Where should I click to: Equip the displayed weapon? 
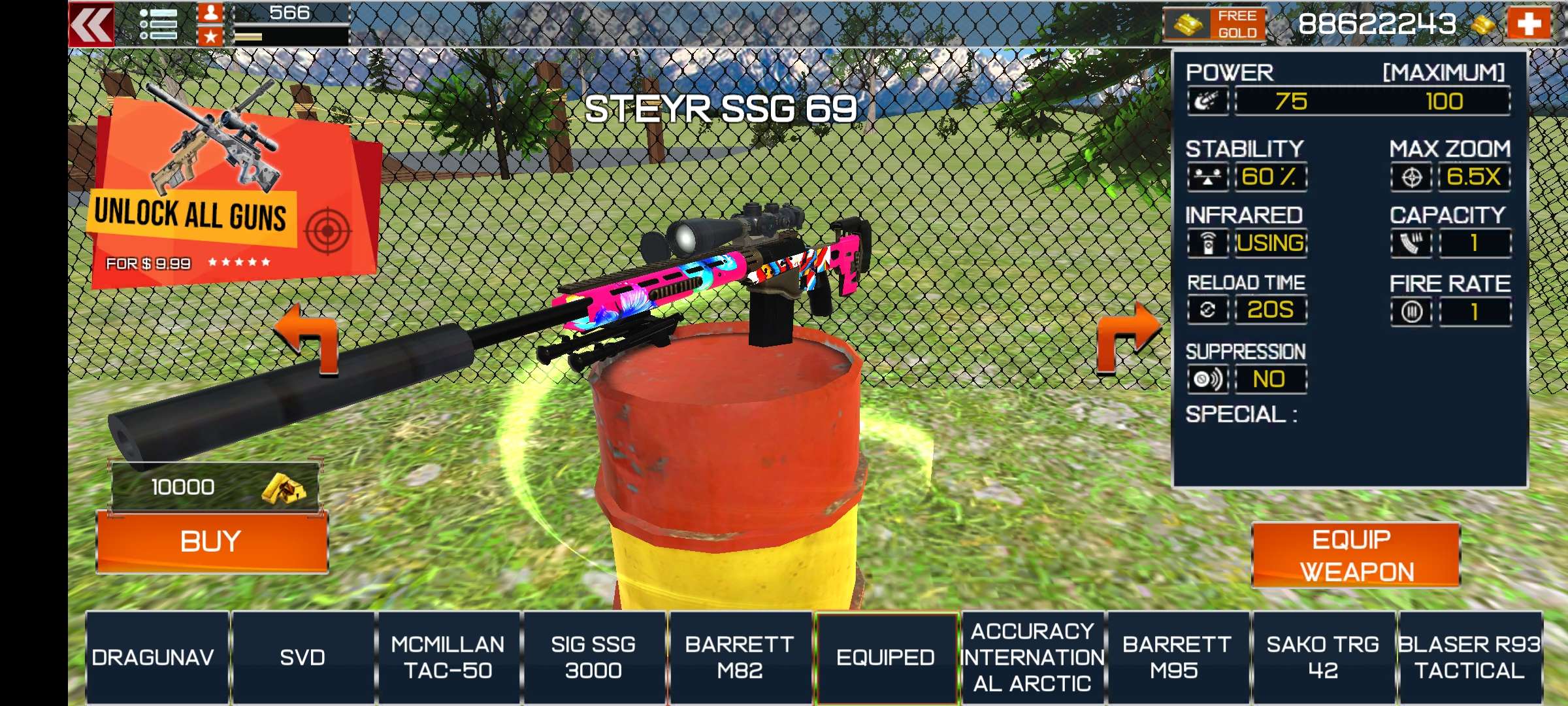pos(1356,555)
